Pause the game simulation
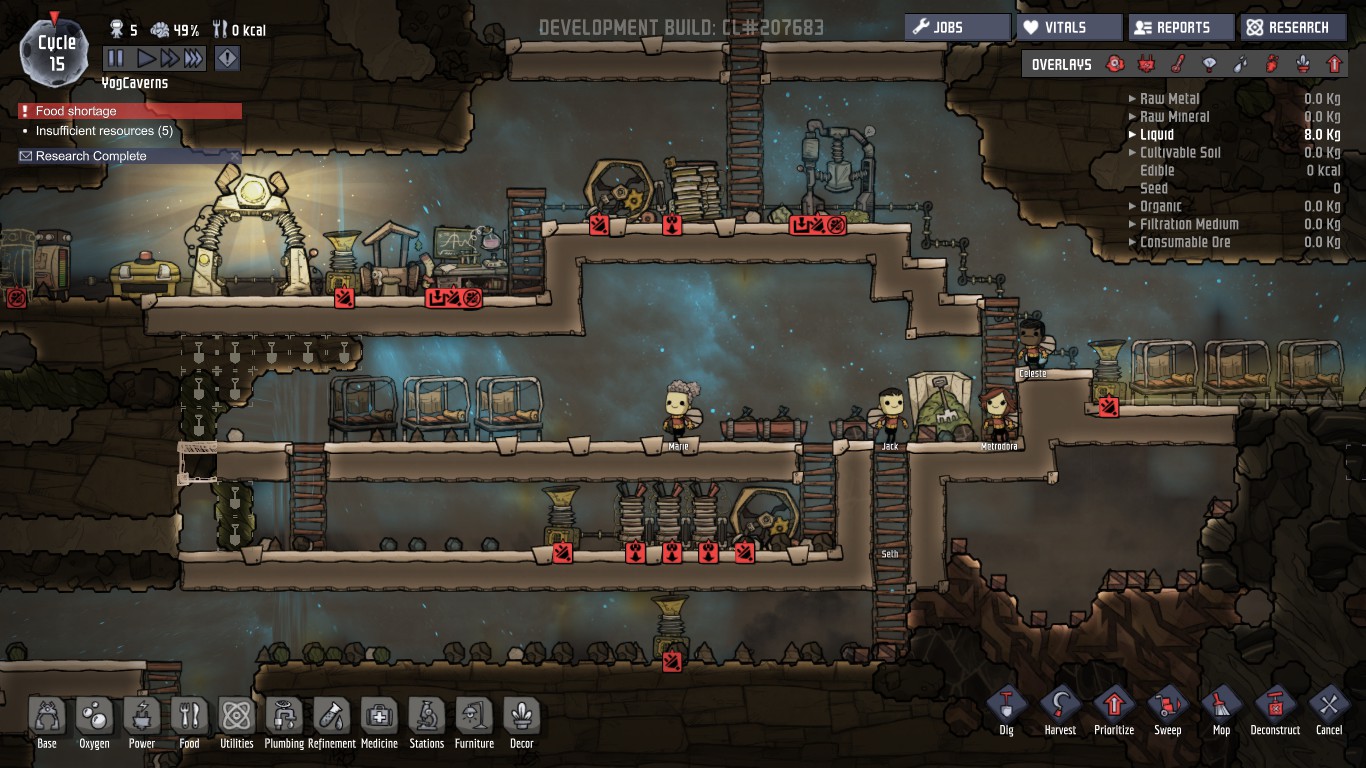The height and width of the screenshot is (768, 1366). [x=115, y=59]
